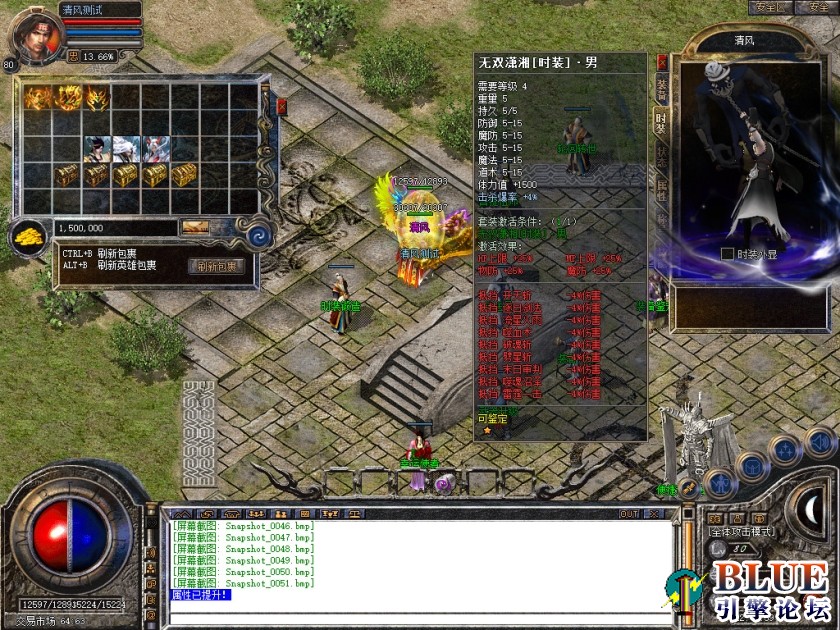The height and width of the screenshot is (630, 840).
Task: Click the speaker sound round button
Action: (819, 441)
